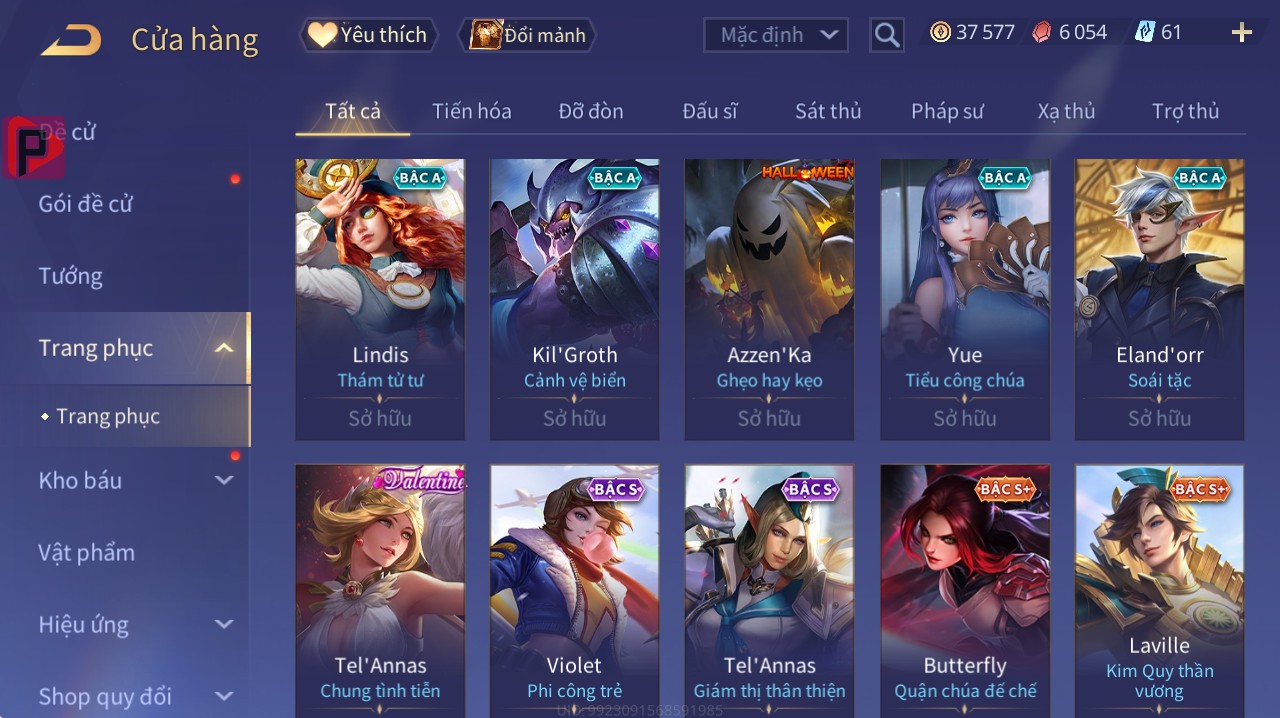The image size is (1280, 718).
Task: Switch to the Tiến hóa tab
Action: tap(471, 111)
